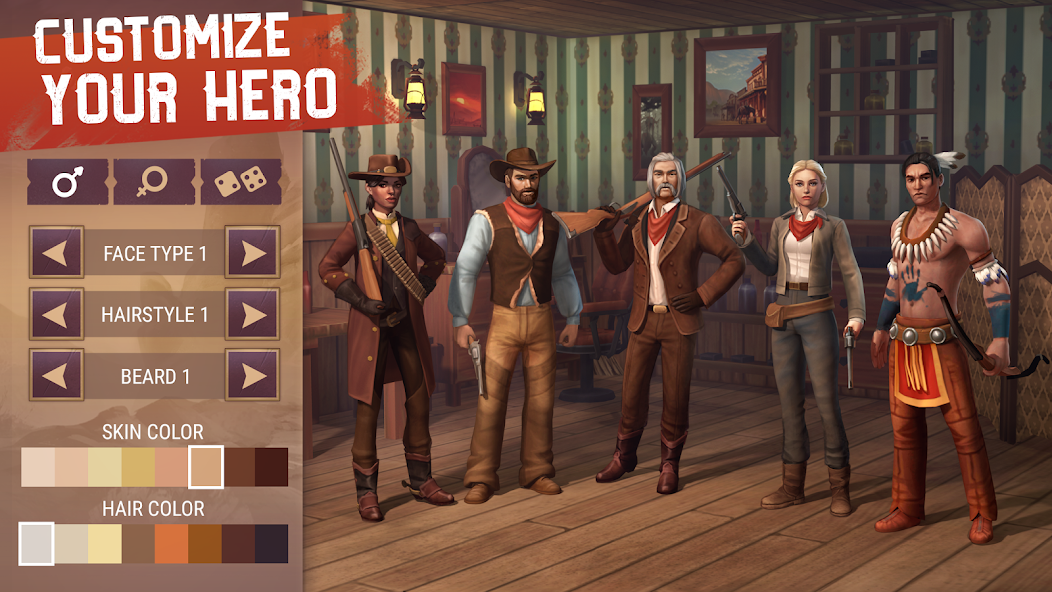Pick the orange hair color swatch
1052x592 pixels.
click(171, 544)
